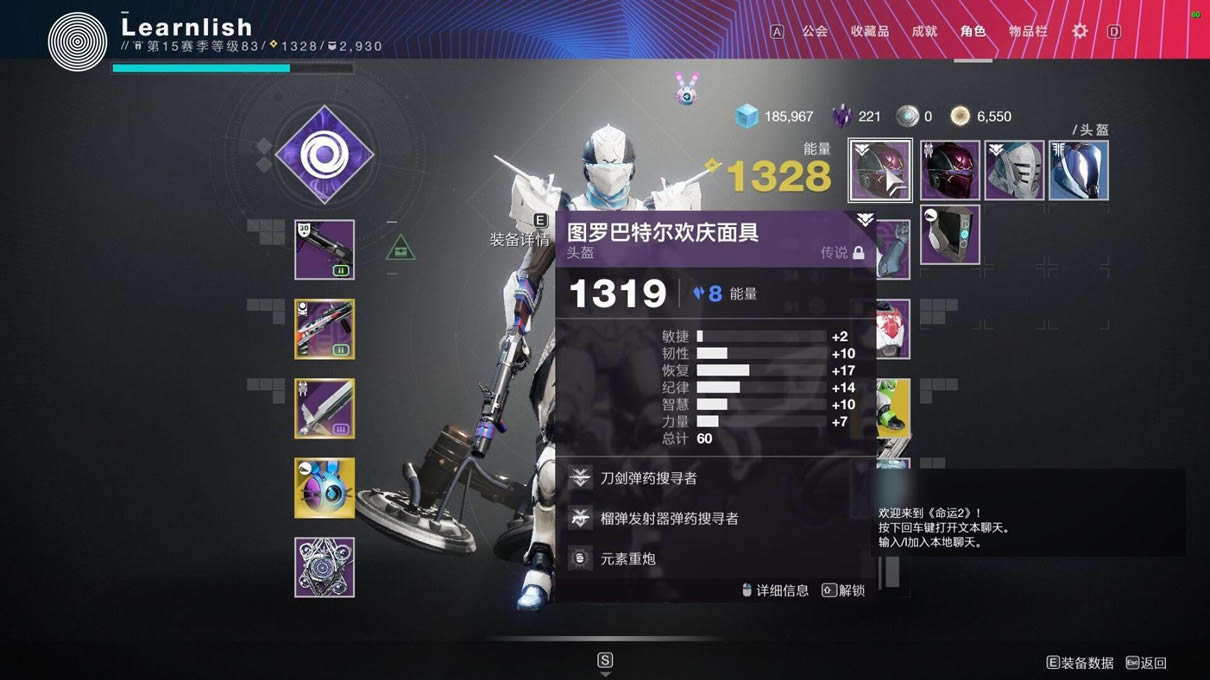Open the seasonal artifact slot
The width and height of the screenshot is (1210, 680).
coord(324,567)
